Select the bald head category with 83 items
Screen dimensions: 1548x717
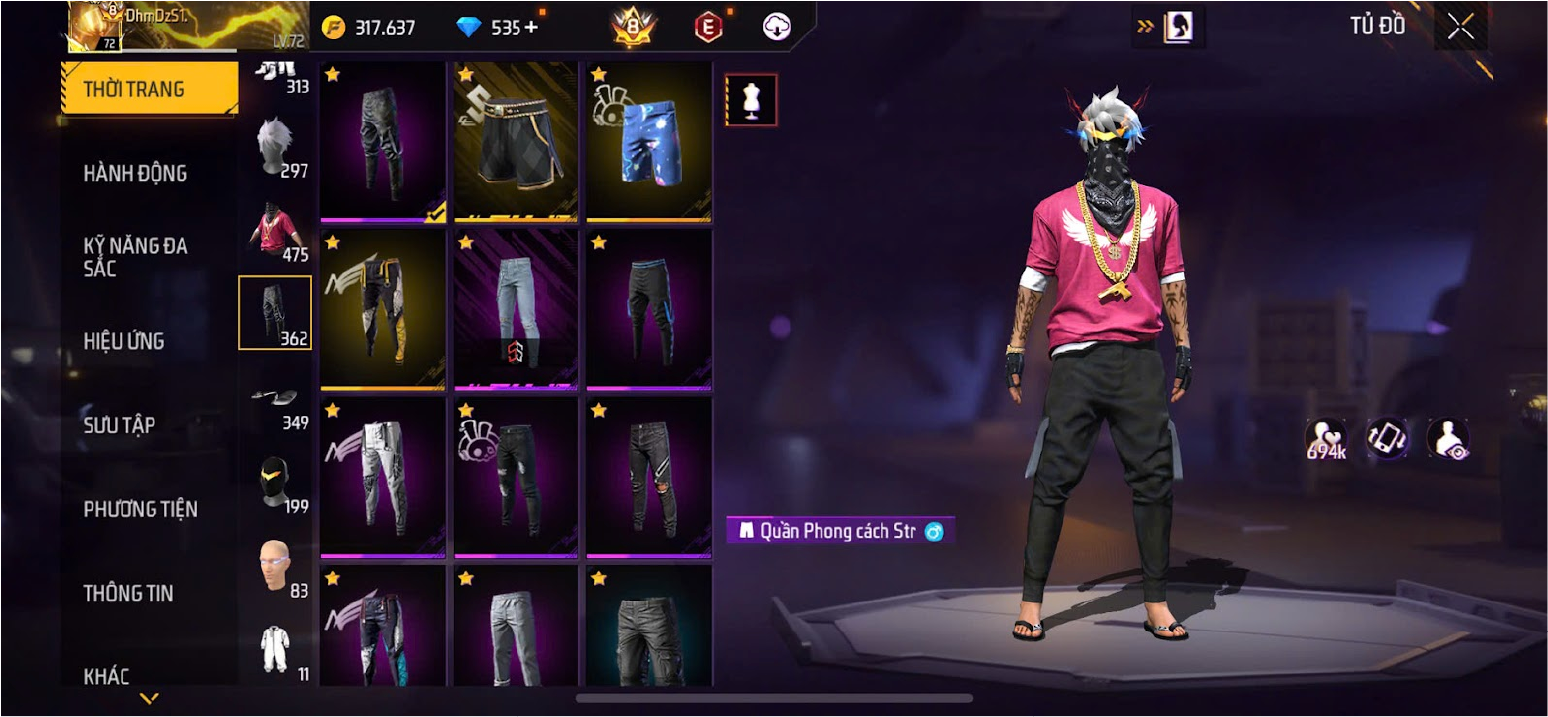click(x=275, y=566)
